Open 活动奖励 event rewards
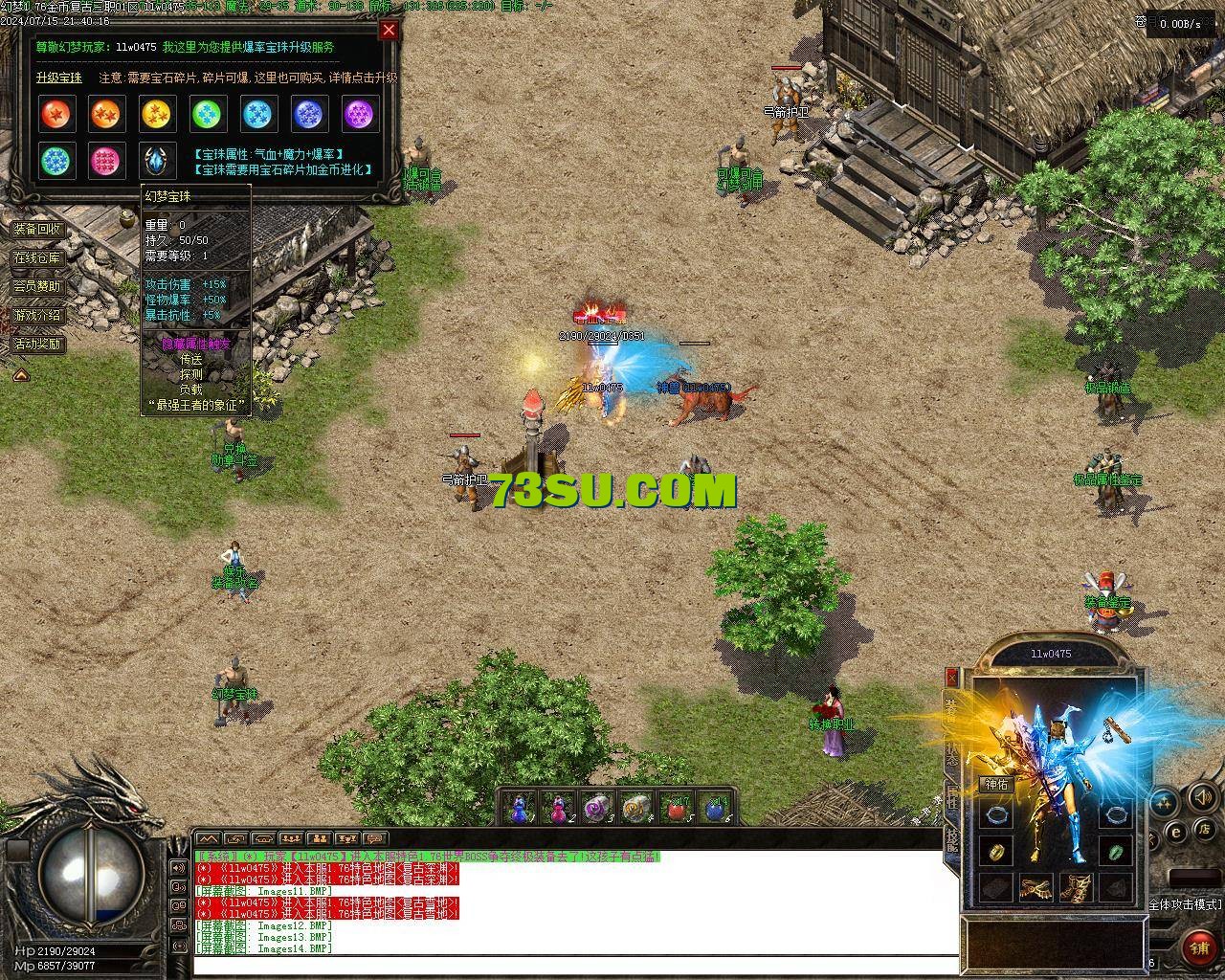Viewport: 1225px width, 980px height. pyautogui.click(x=37, y=344)
